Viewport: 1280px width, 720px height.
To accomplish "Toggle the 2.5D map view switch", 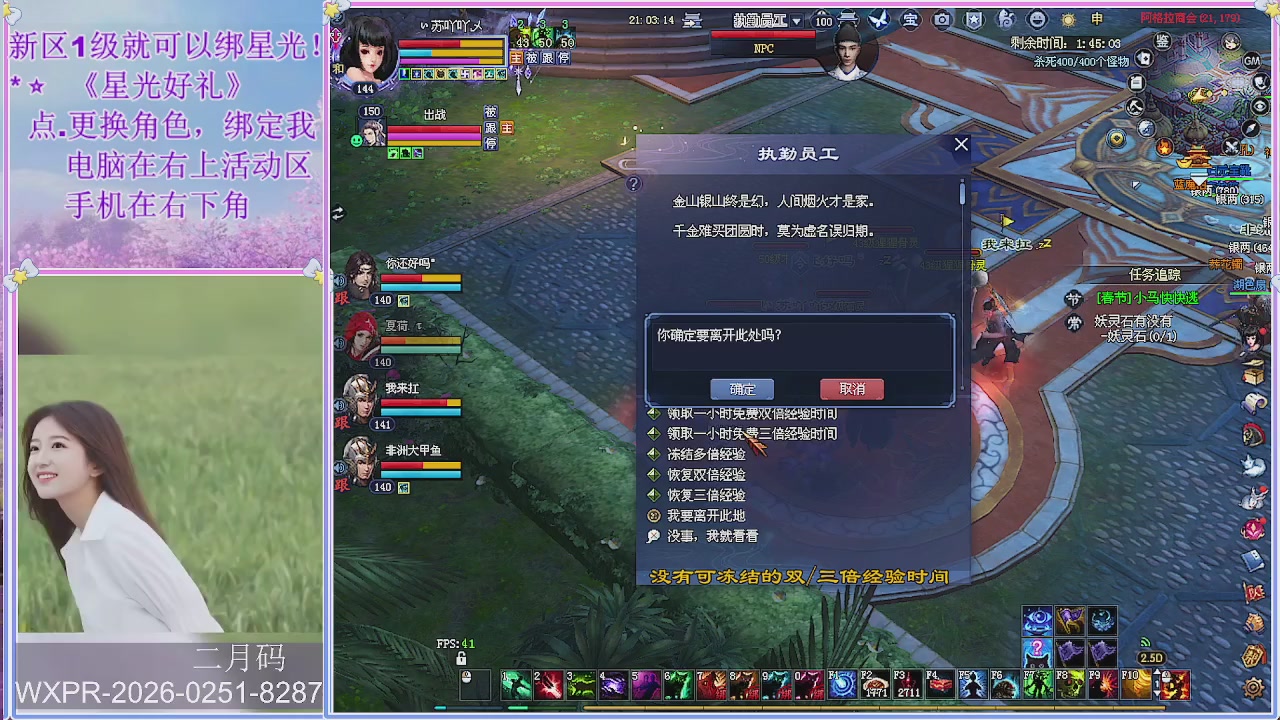I will (x=1152, y=658).
